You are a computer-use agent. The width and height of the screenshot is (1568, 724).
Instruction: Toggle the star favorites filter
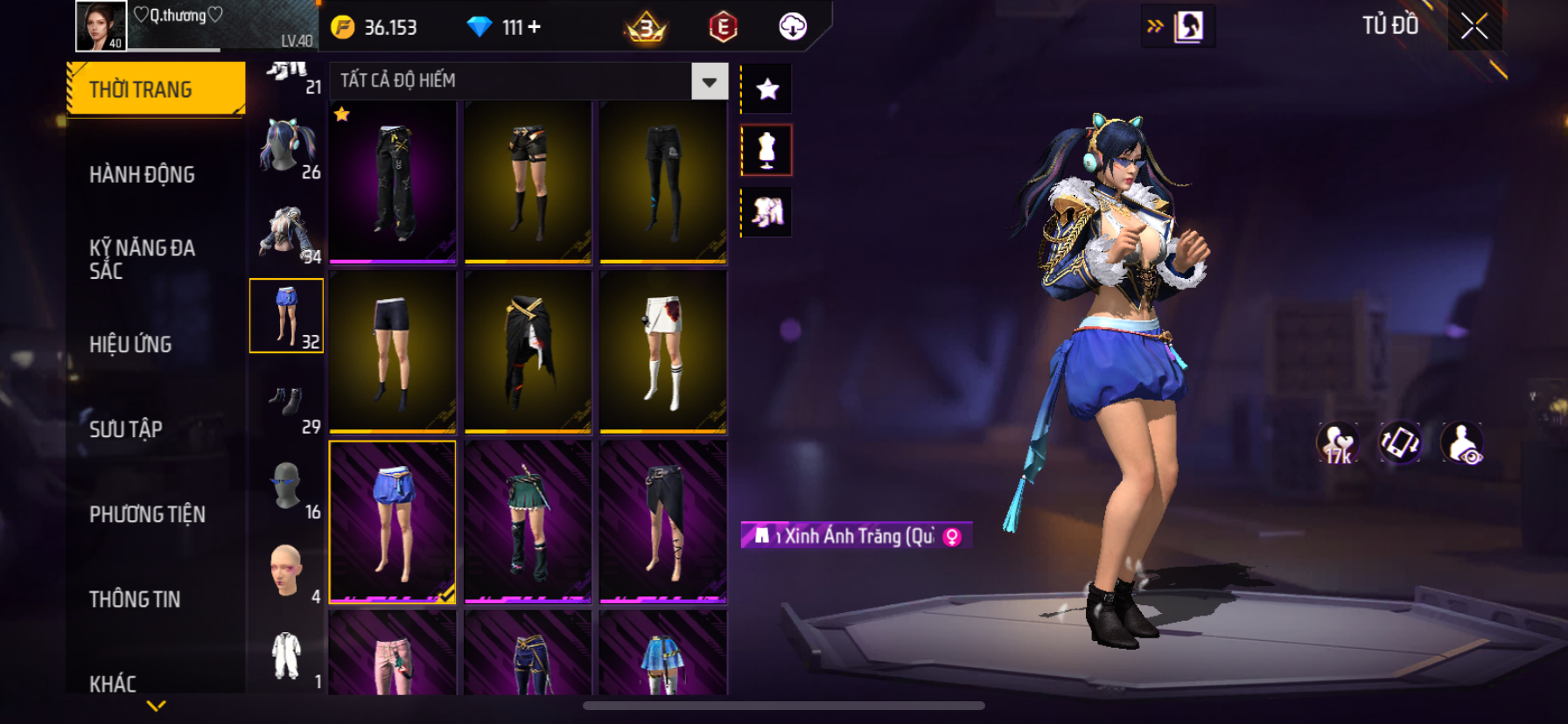click(x=767, y=89)
